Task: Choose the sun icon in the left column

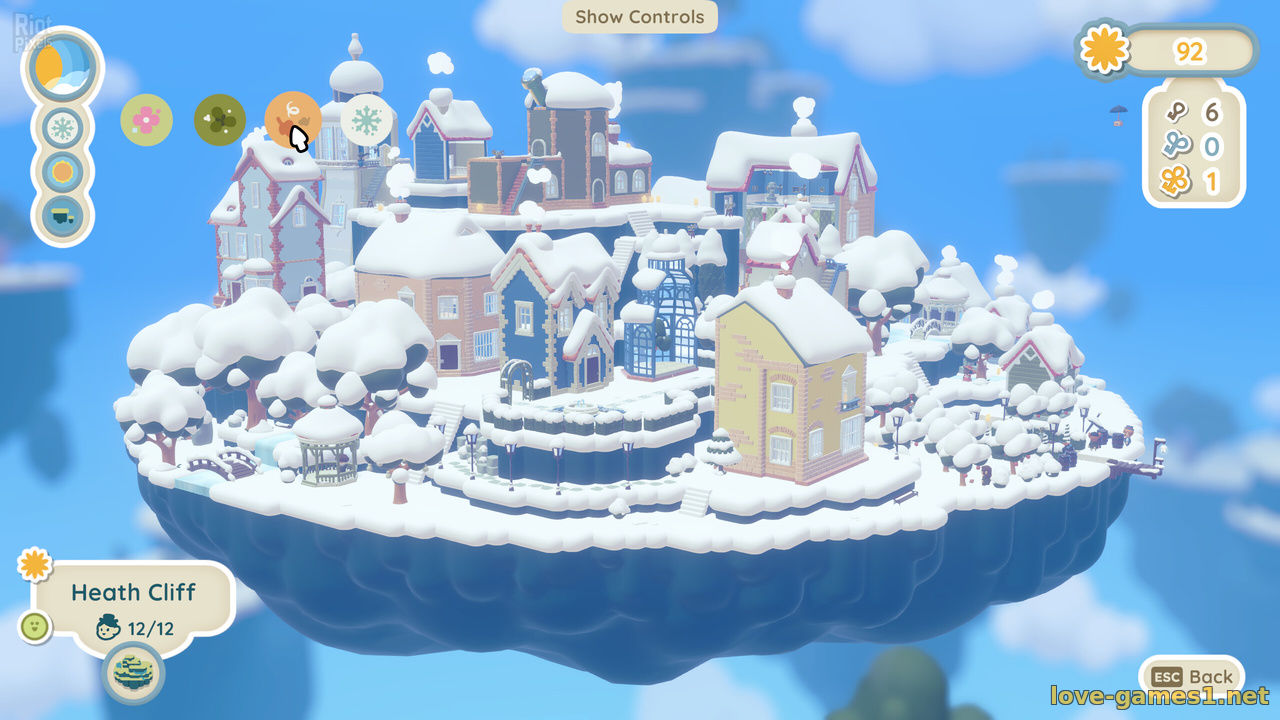Action: coord(64,172)
